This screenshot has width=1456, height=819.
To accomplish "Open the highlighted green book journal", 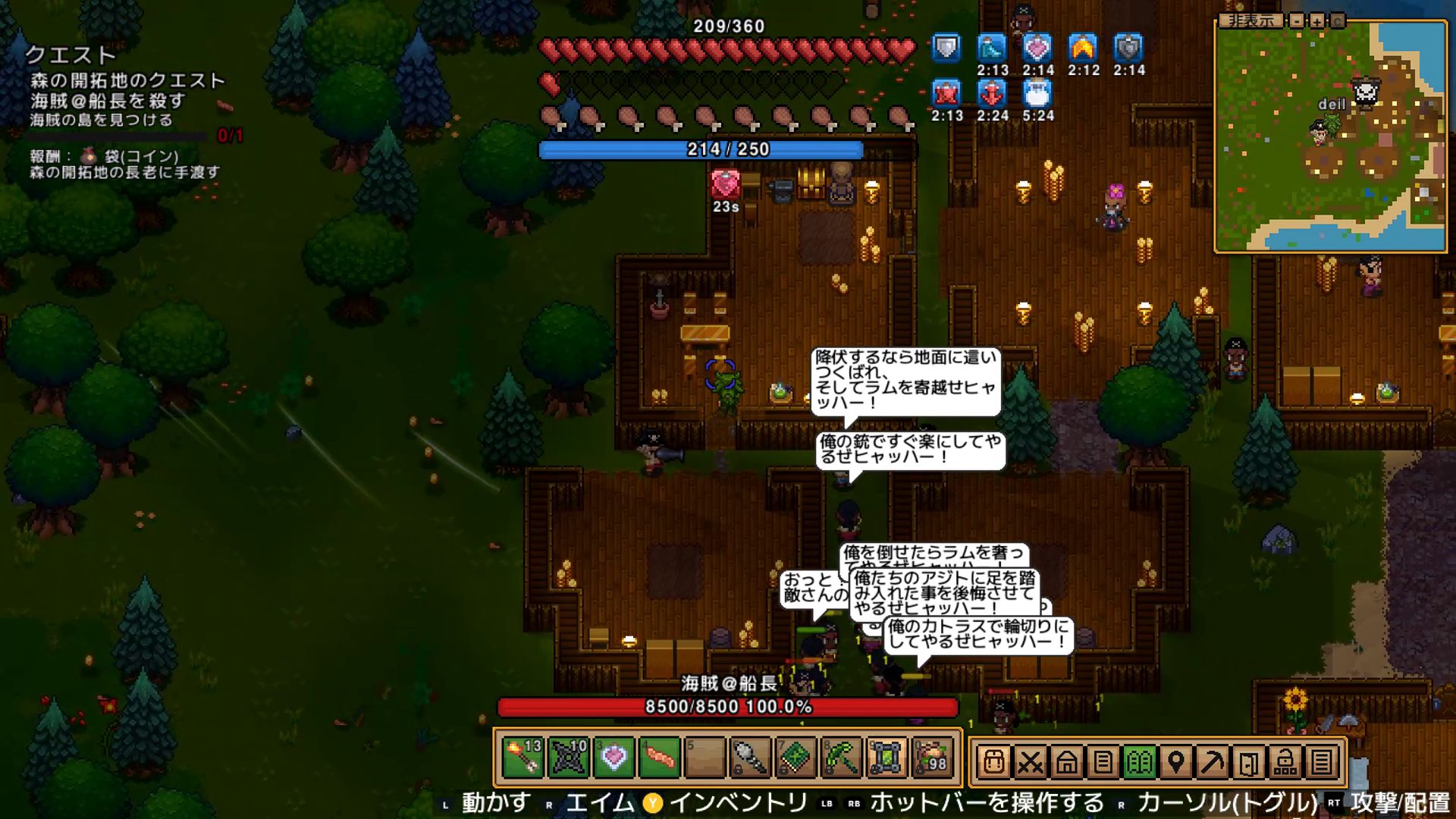I will pos(1140,761).
